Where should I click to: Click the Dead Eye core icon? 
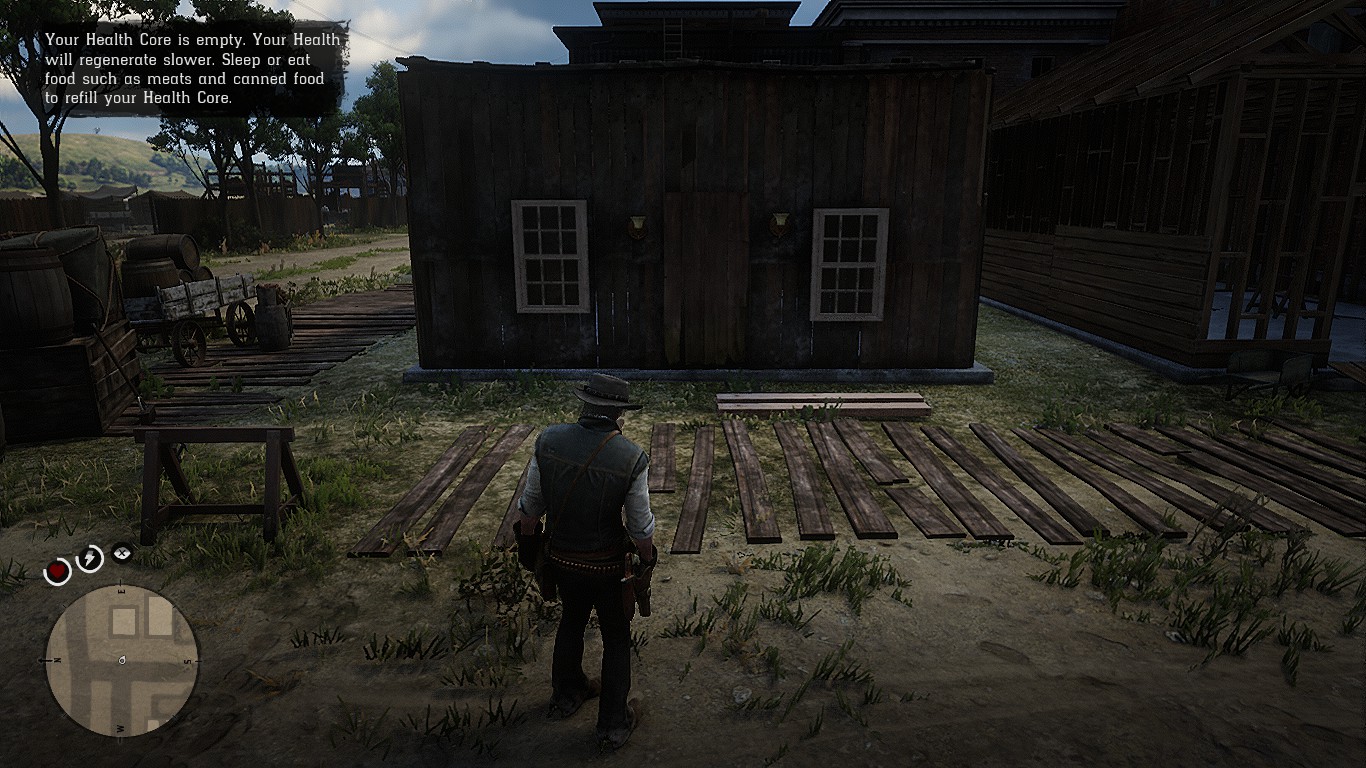point(121,553)
